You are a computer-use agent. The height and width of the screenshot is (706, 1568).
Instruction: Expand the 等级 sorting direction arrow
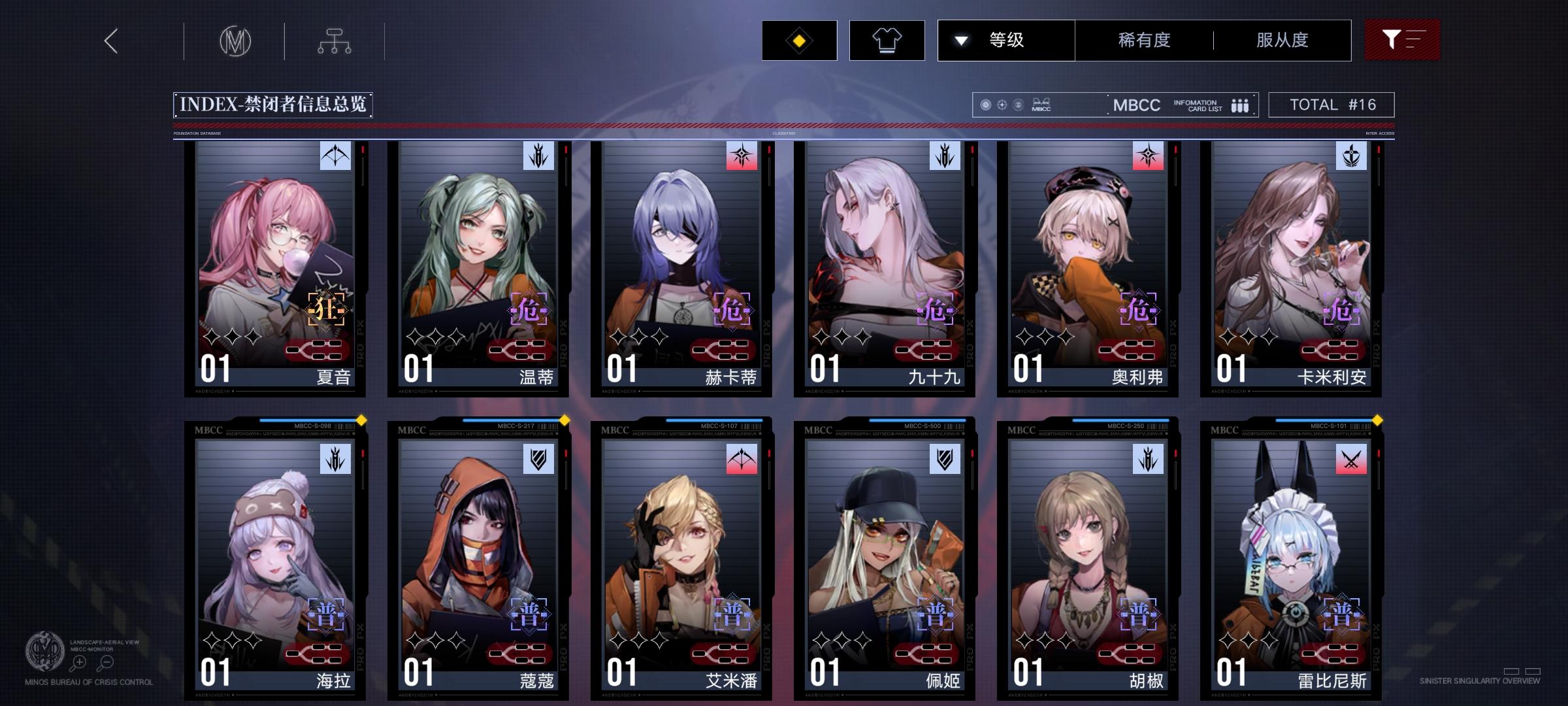pyautogui.click(x=960, y=40)
